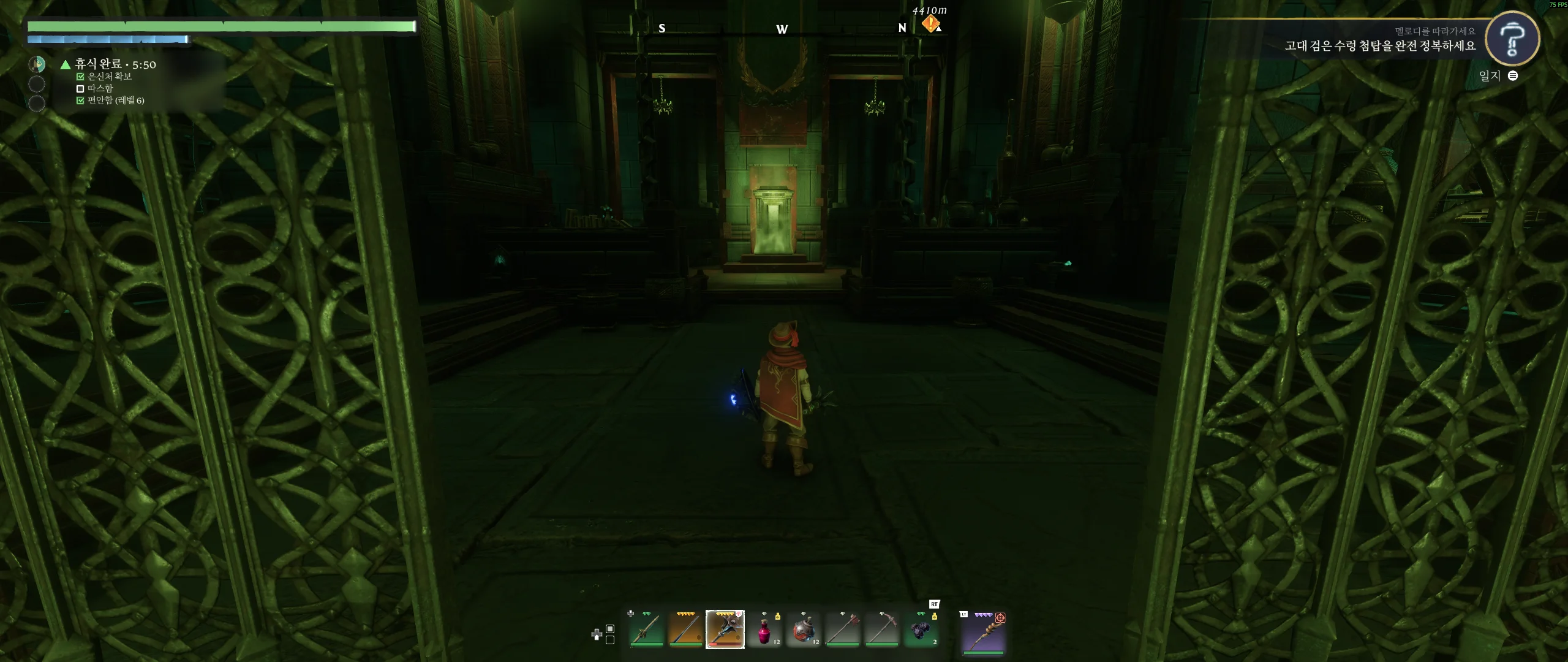Screen dimensions: 1568x662
Task: Open the journal via the 일지 label
Action: (1490, 76)
